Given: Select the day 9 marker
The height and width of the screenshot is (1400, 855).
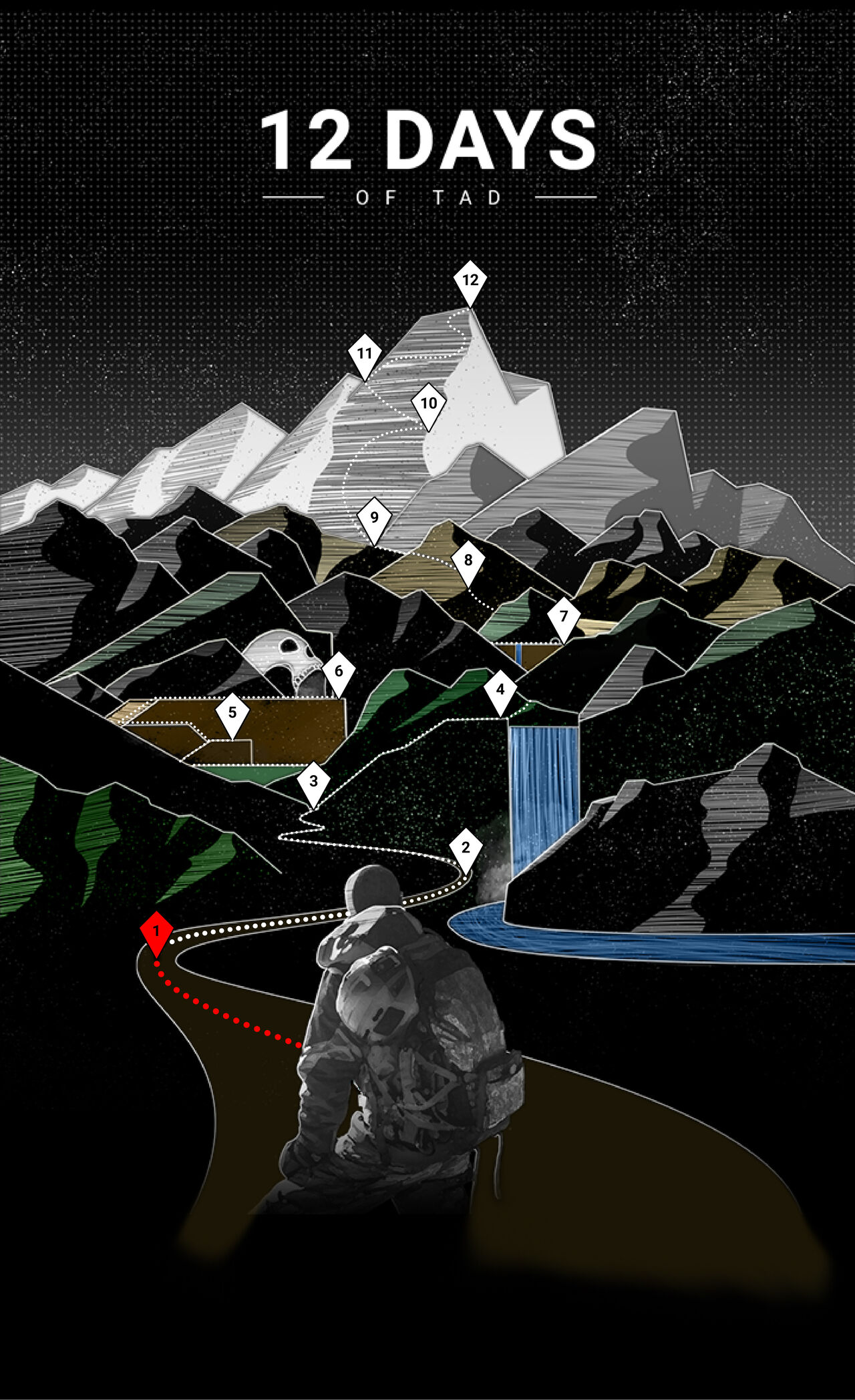Looking at the screenshot, I should click(x=374, y=517).
